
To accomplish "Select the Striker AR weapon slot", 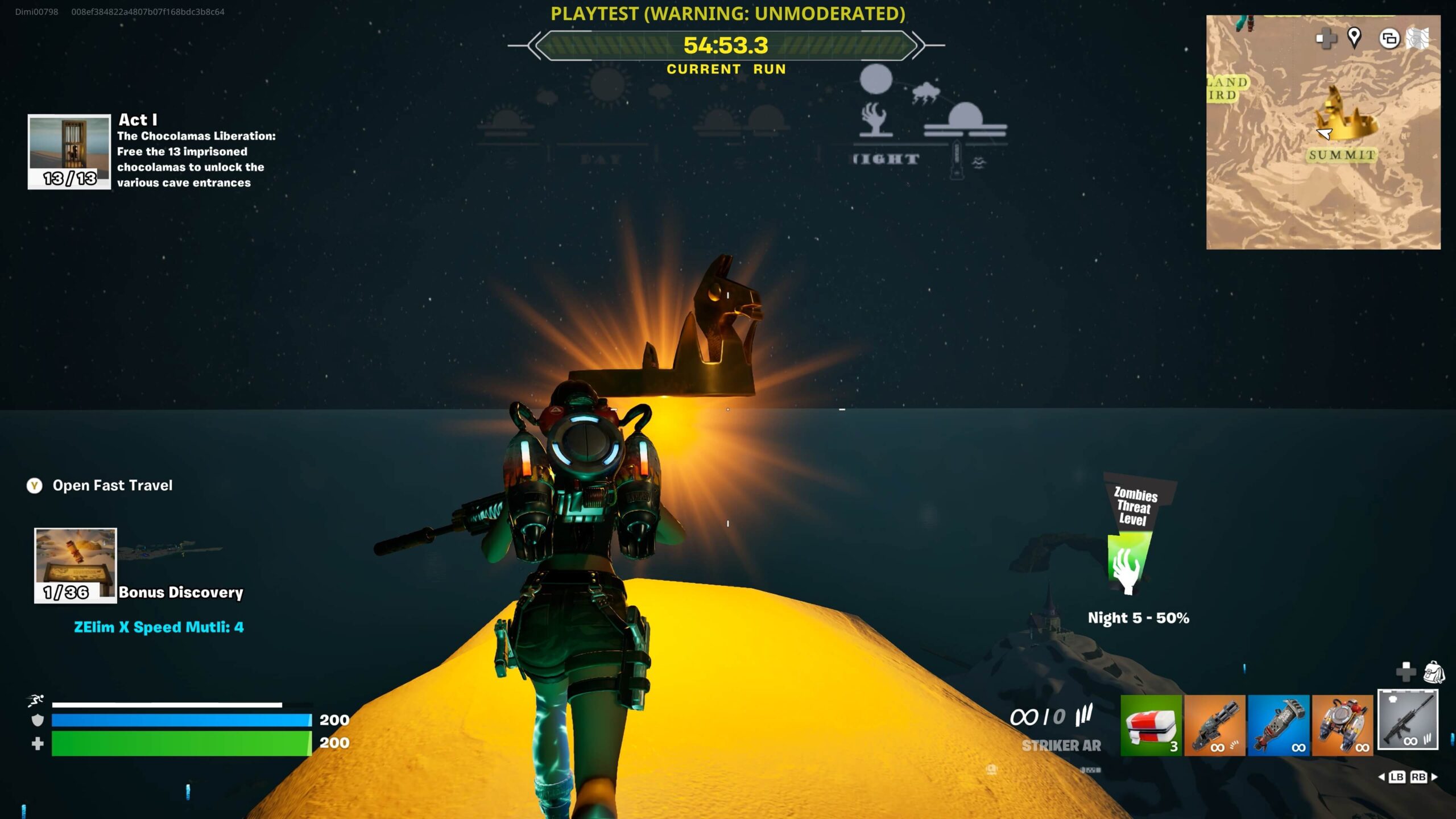I will [1408, 721].
